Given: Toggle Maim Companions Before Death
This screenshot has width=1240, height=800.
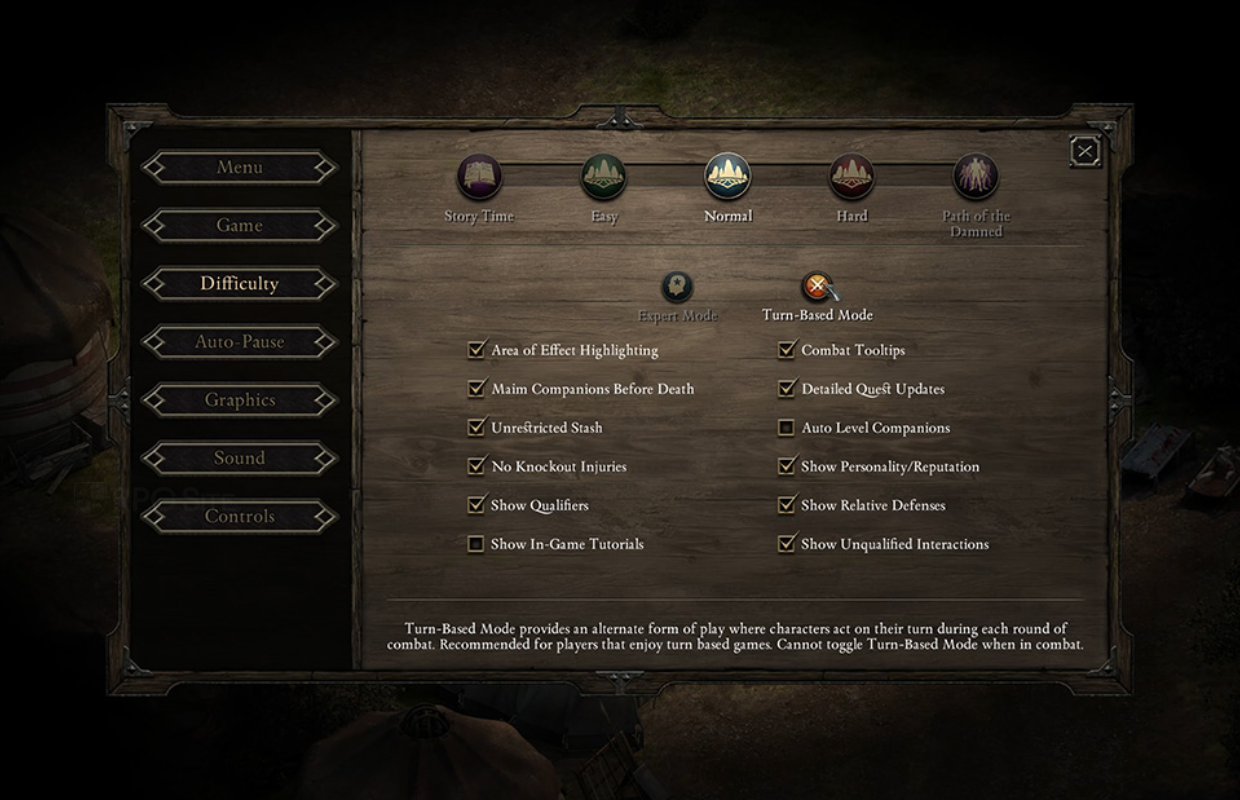Looking at the screenshot, I should point(476,389).
